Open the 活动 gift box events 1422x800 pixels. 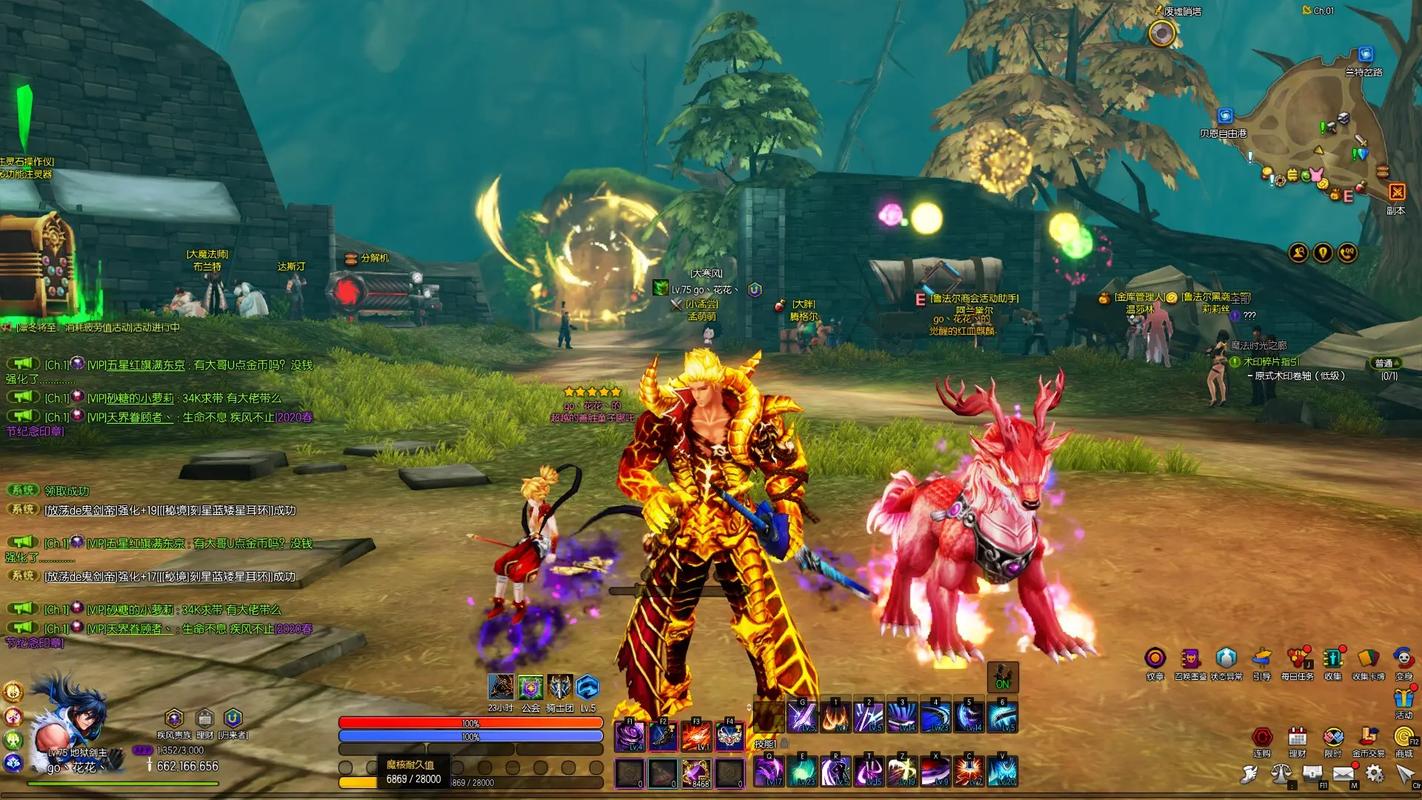point(1404,697)
